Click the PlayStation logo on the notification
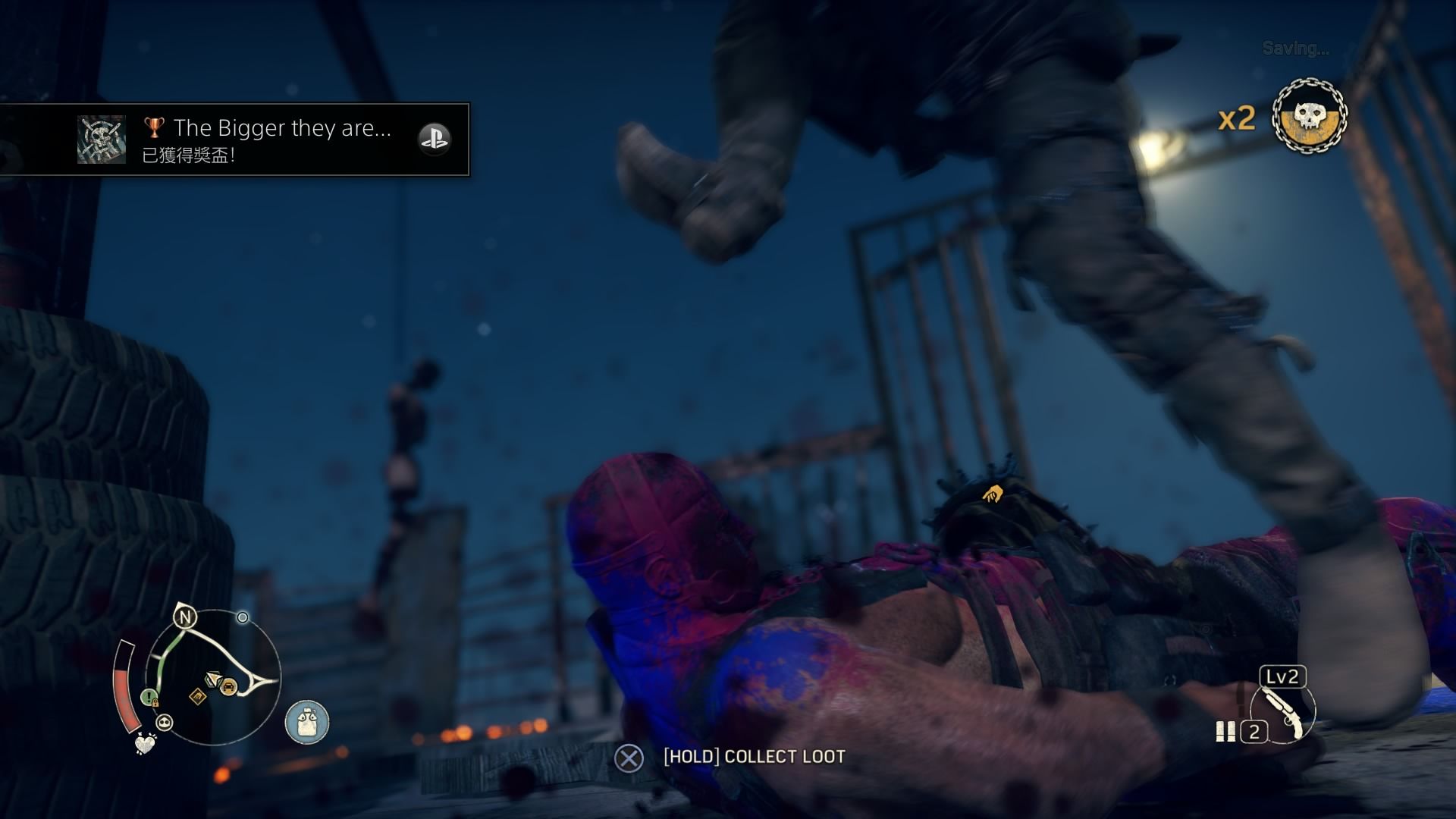 pos(435,139)
